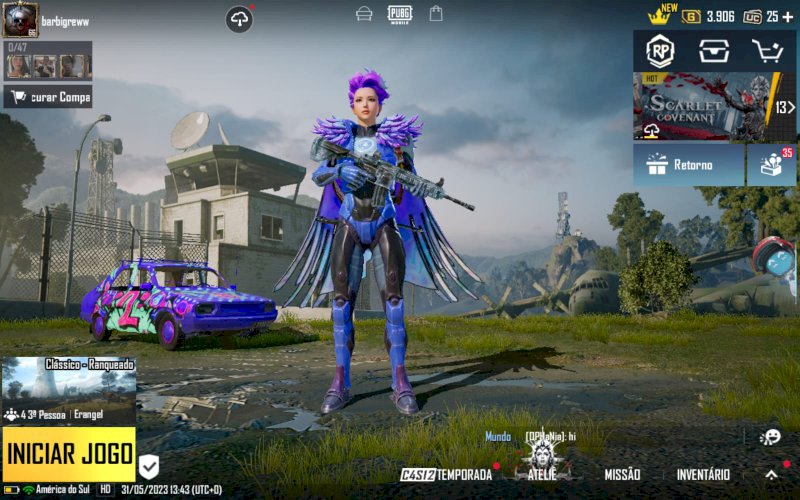Open the Missão menu
This screenshot has height=500, width=800.
pyautogui.click(x=622, y=474)
